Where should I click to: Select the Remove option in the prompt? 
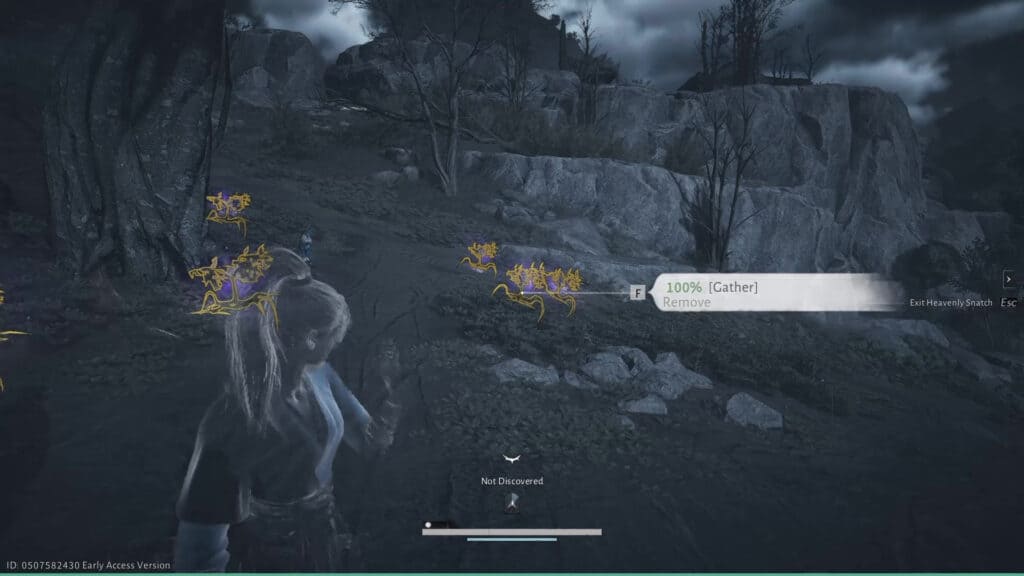pyautogui.click(x=687, y=302)
